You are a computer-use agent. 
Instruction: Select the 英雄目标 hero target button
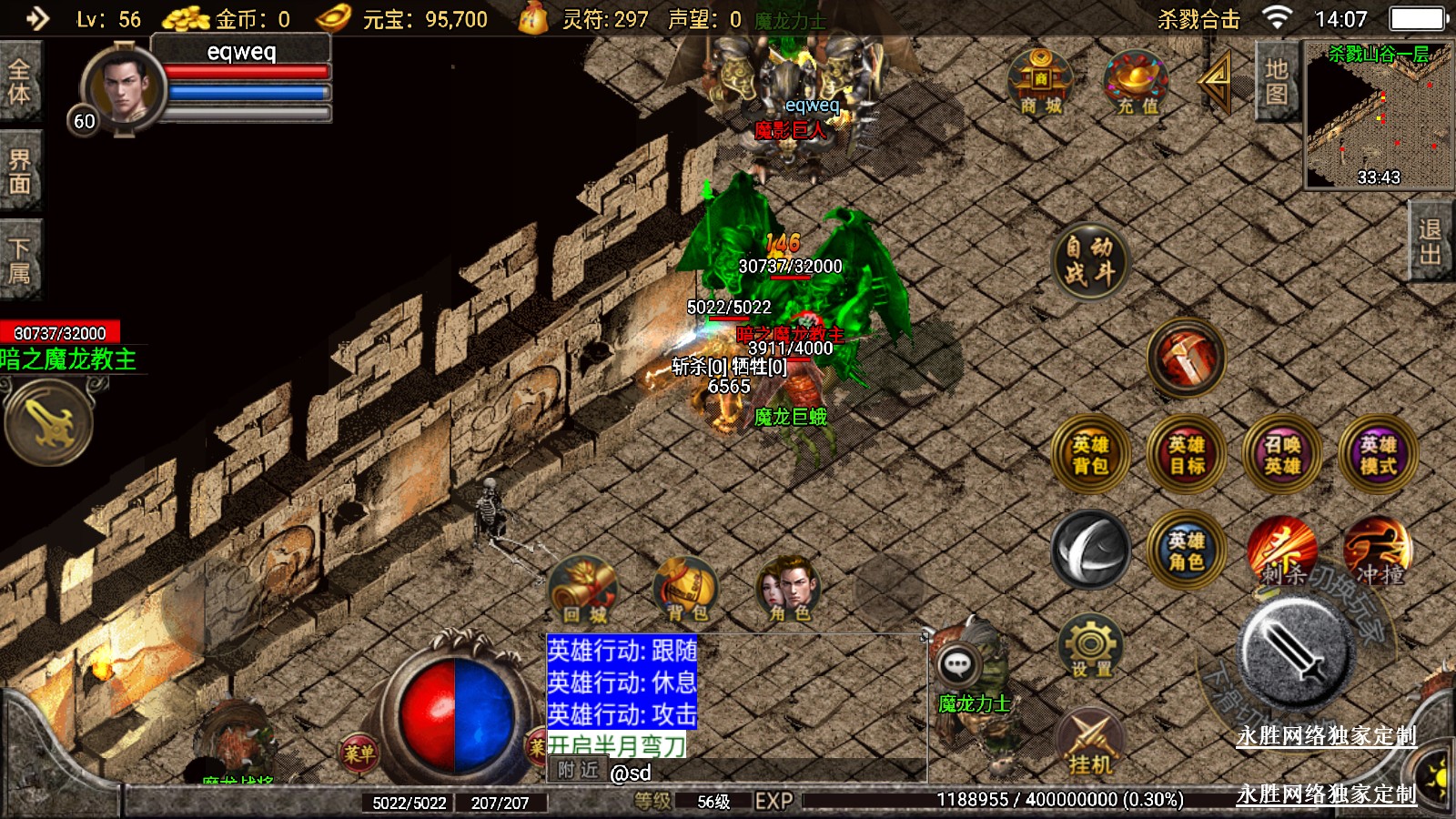(x=1187, y=455)
